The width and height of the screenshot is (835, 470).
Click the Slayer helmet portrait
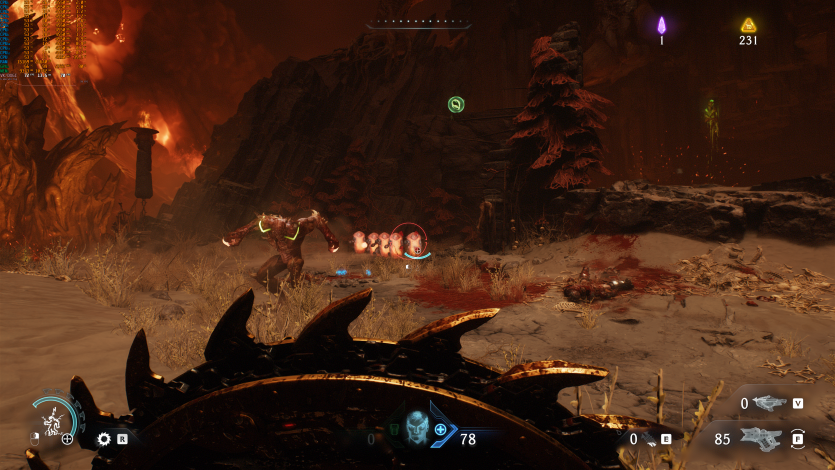click(x=414, y=428)
